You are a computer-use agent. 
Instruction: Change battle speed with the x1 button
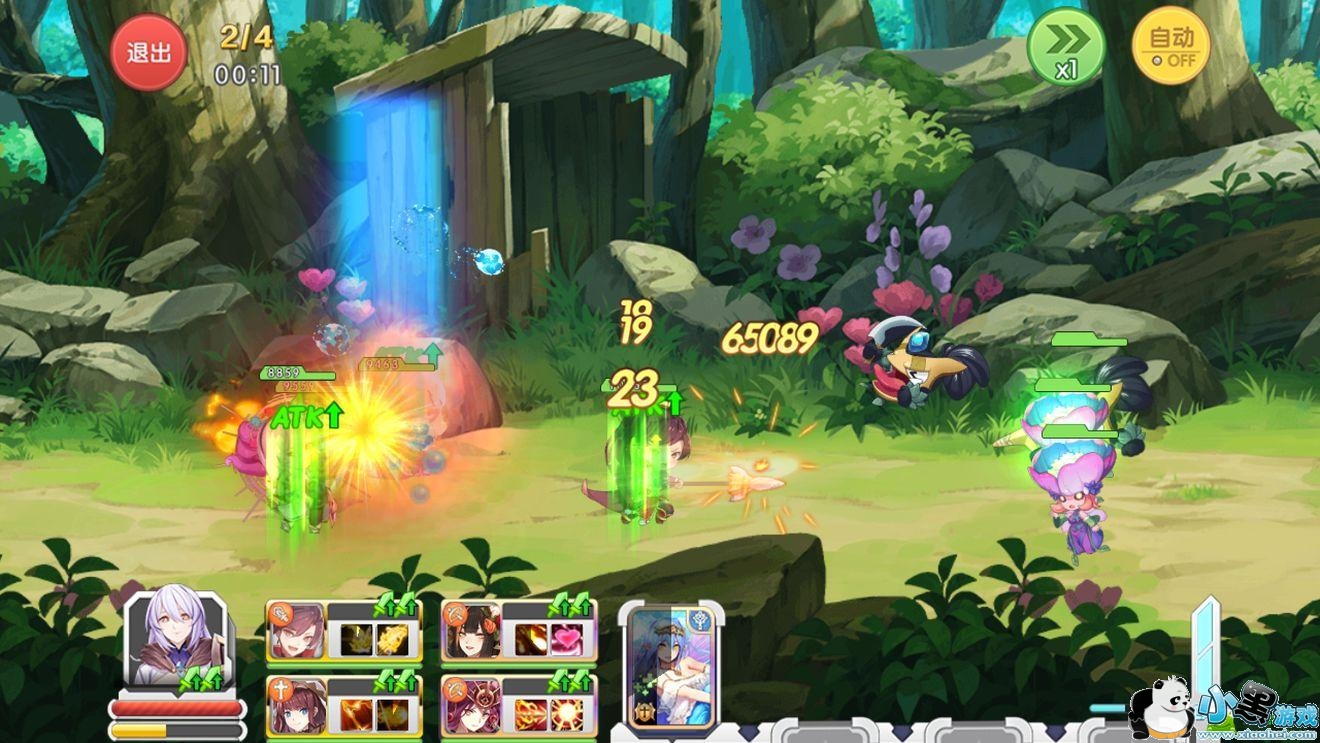[1066, 47]
